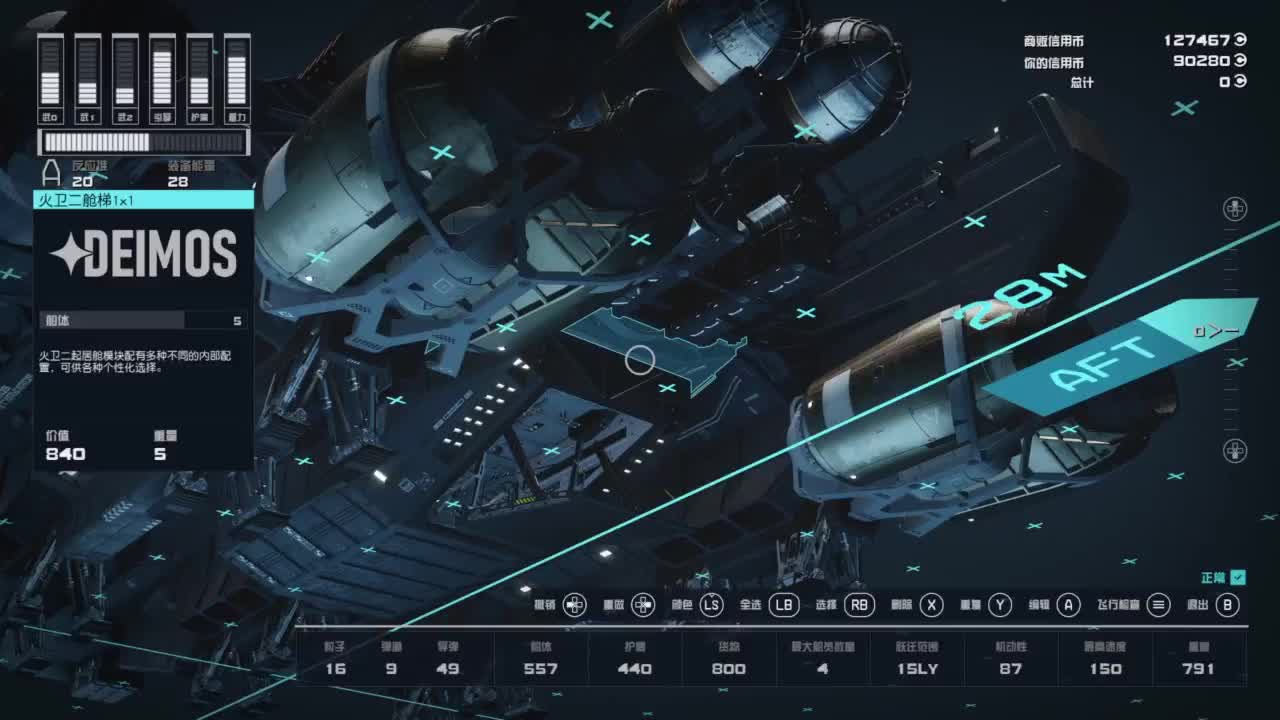Exit the ship builder via 退出 B
Viewport: 1280px width, 720px height.
click(x=1228, y=604)
